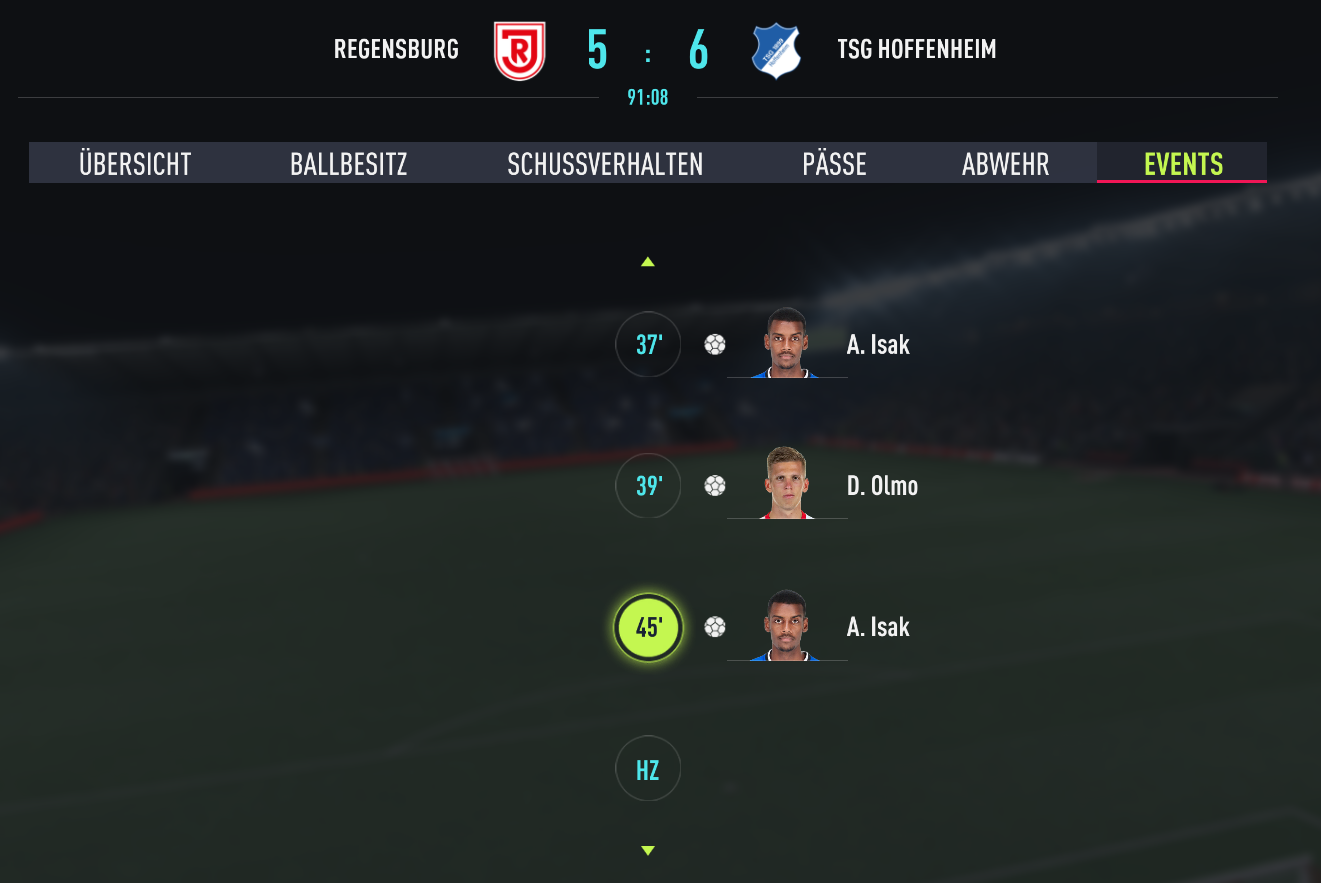Show later events with the down arrow
Screen dimensions: 1321x883
[648, 851]
